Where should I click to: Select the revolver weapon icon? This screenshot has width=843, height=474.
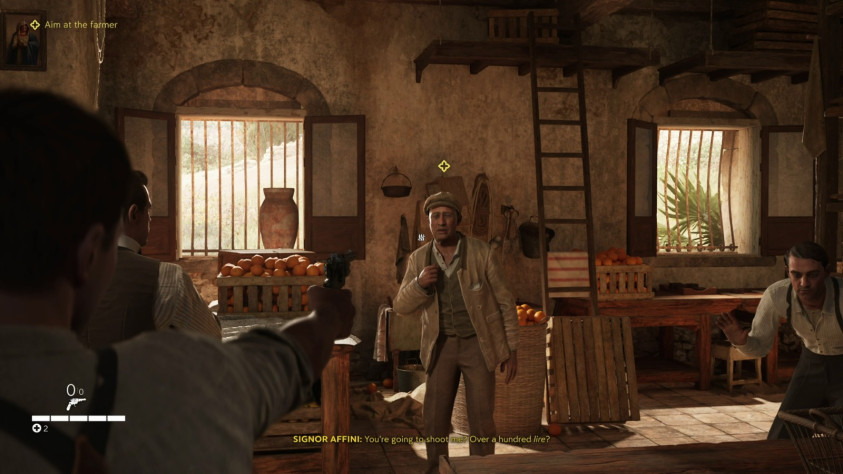(x=75, y=403)
